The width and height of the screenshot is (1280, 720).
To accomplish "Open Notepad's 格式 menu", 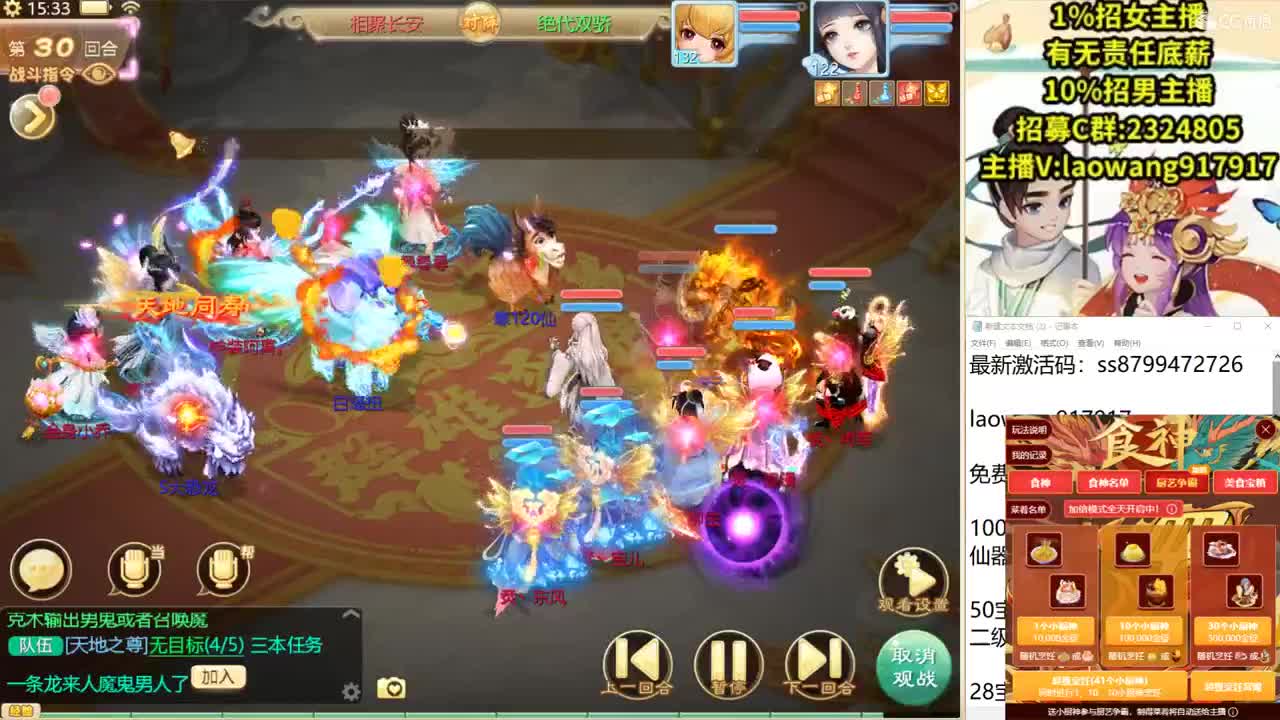I will tap(1054, 341).
